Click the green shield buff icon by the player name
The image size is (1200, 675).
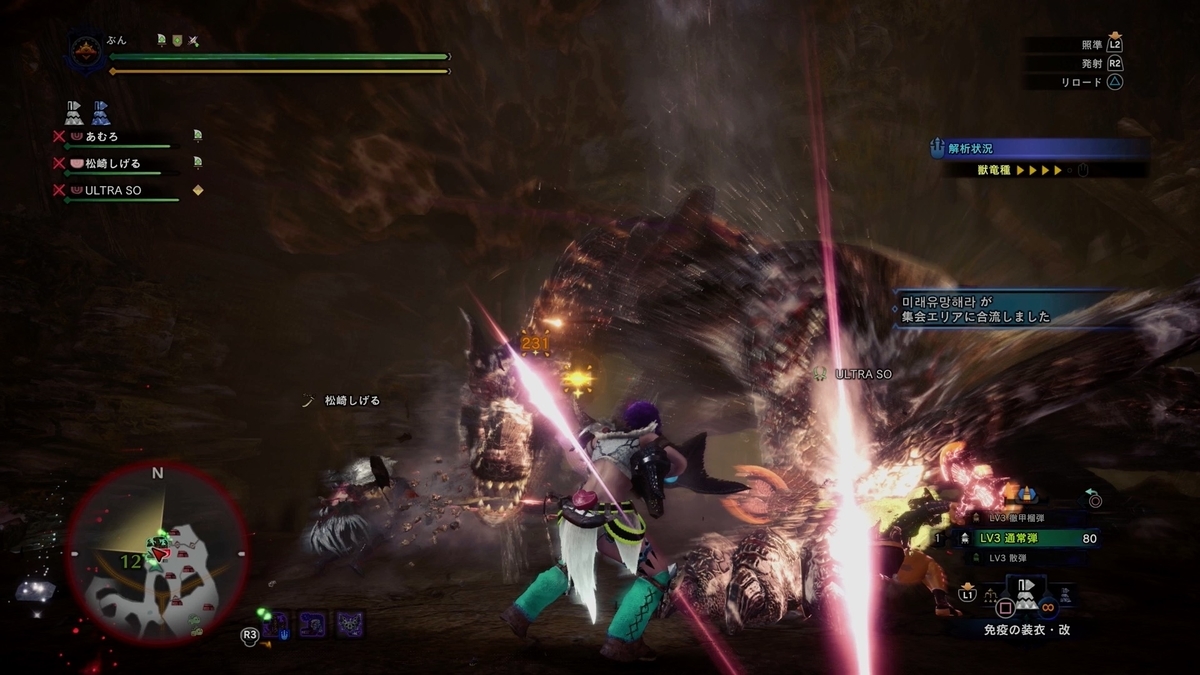177,41
